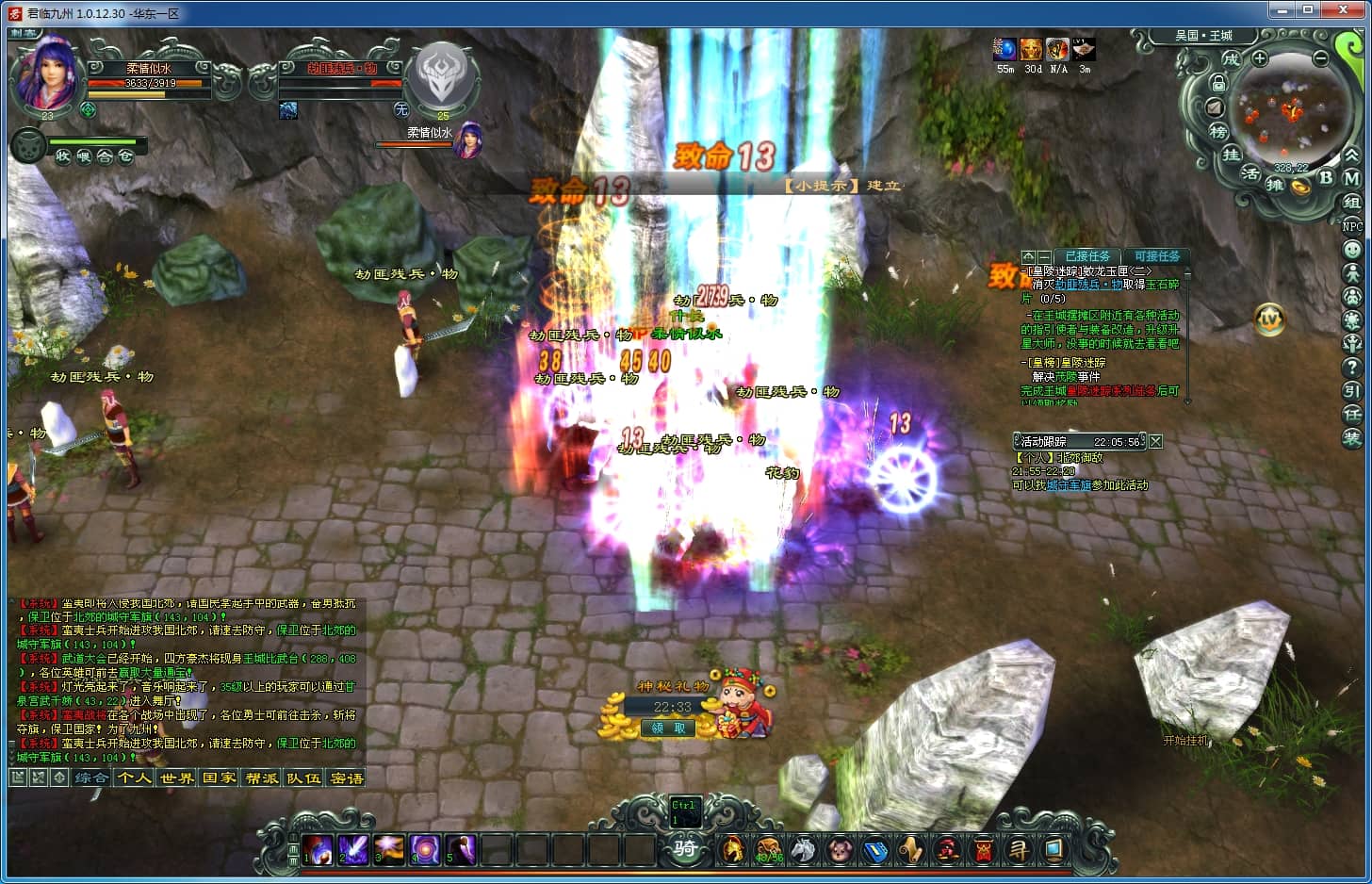Toggle auto-combat with the 挂 button
The height and width of the screenshot is (884, 1372).
(1232, 155)
